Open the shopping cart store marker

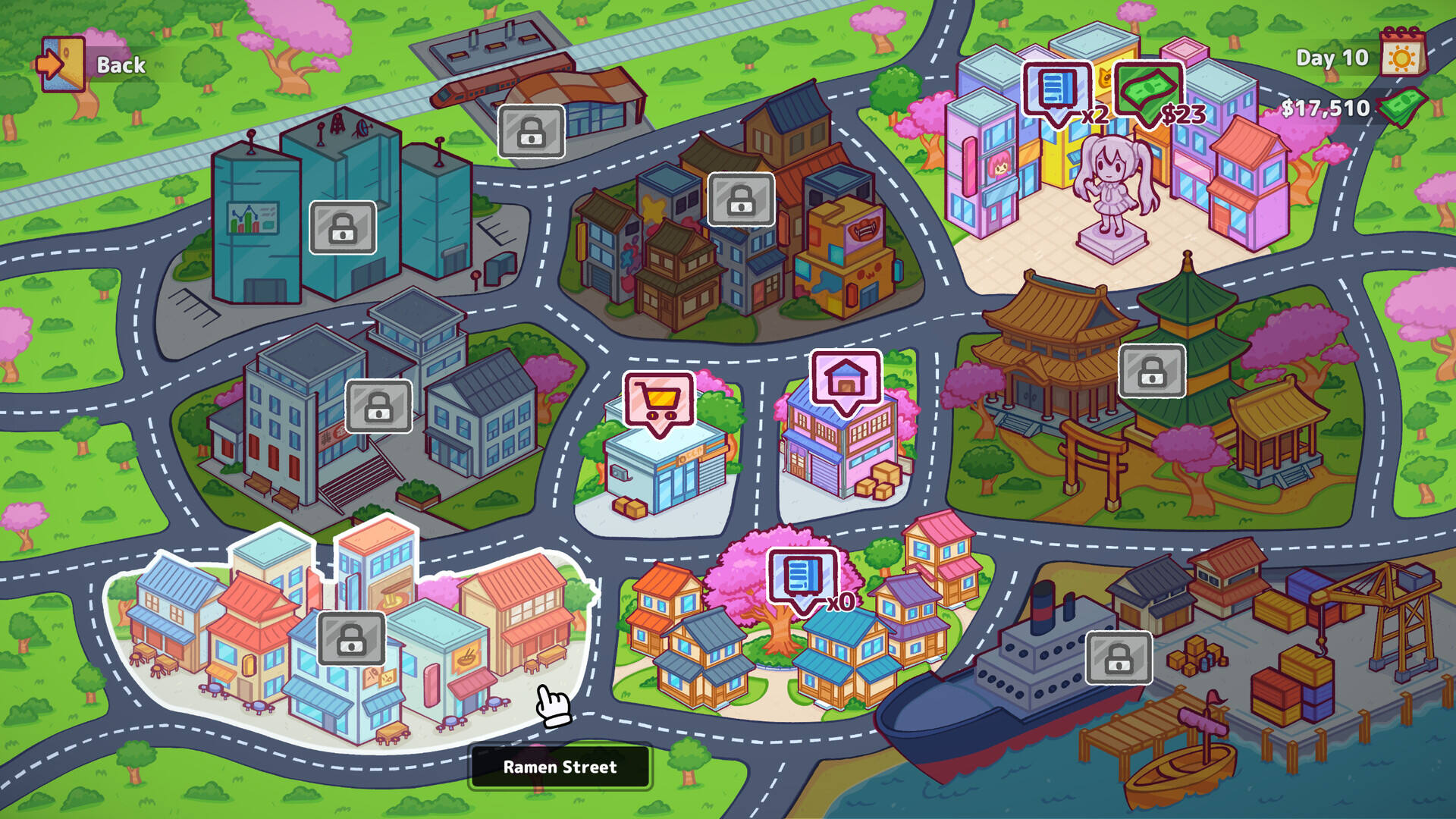(x=658, y=400)
